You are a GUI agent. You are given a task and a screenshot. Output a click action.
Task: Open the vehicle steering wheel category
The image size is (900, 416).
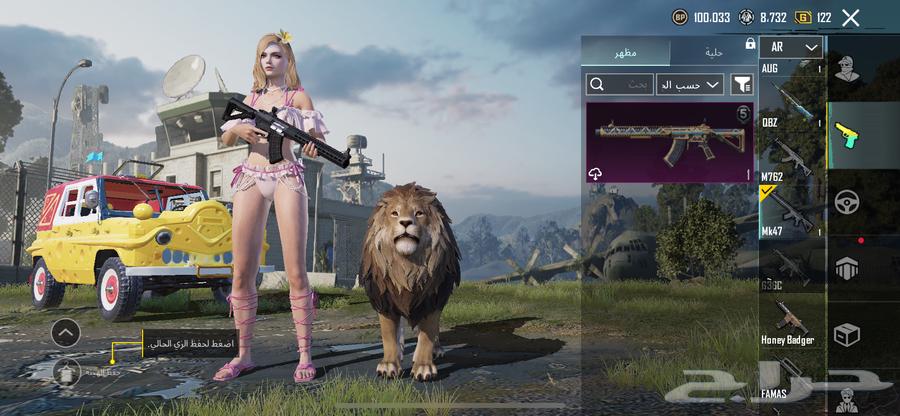(x=848, y=202)
